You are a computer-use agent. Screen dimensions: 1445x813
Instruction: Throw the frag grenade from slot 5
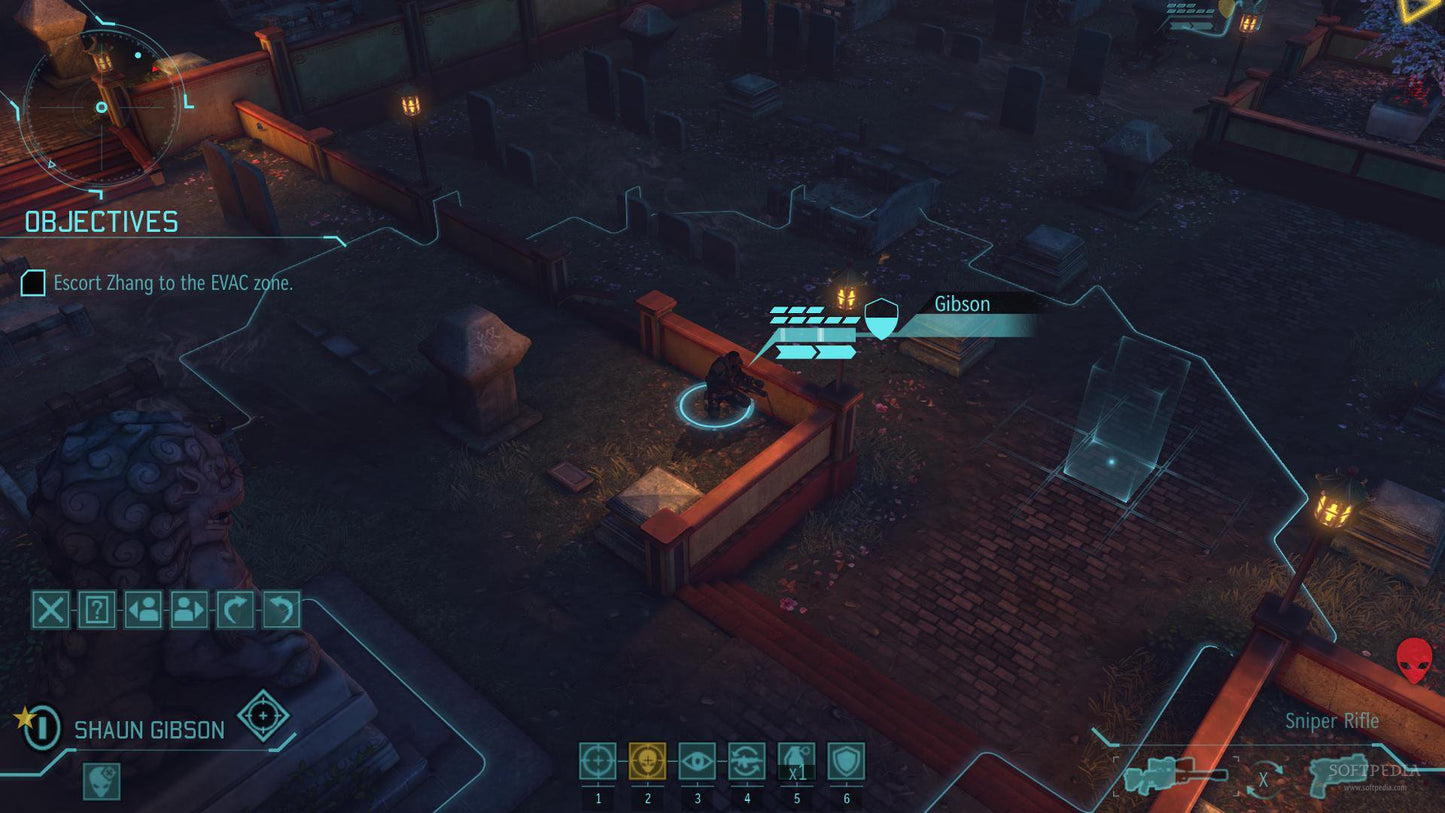pyautogui.click(x=796, y=762)
